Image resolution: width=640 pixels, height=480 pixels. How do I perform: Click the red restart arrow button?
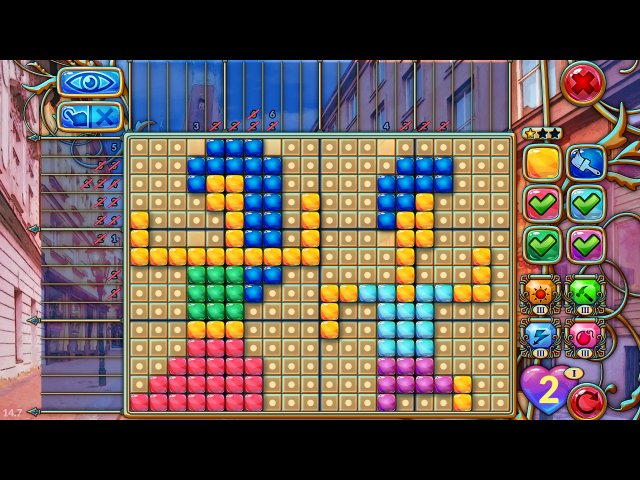point(586,402)
